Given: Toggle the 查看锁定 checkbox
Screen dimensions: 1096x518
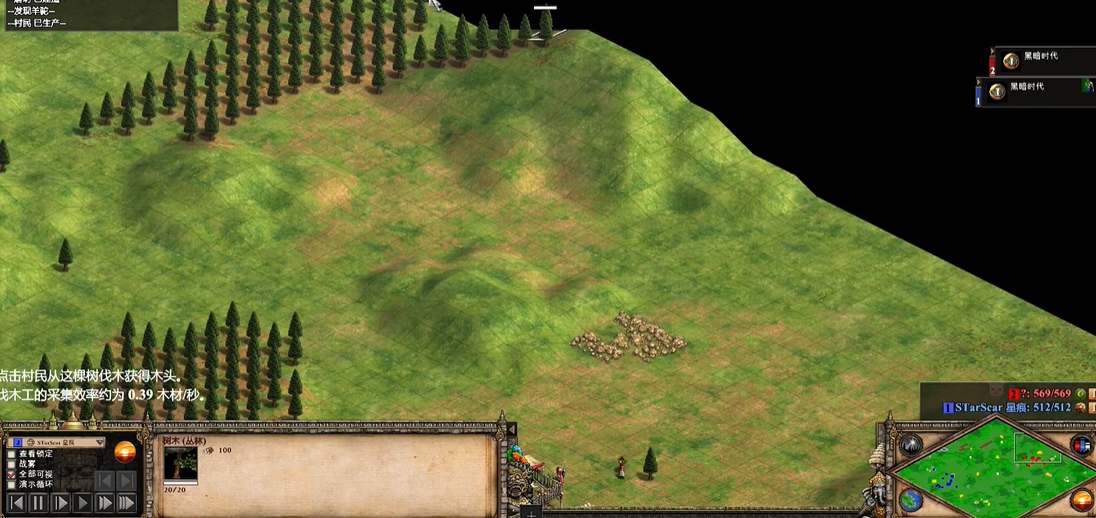Looking at the screenshot, I should click(12, 454).
